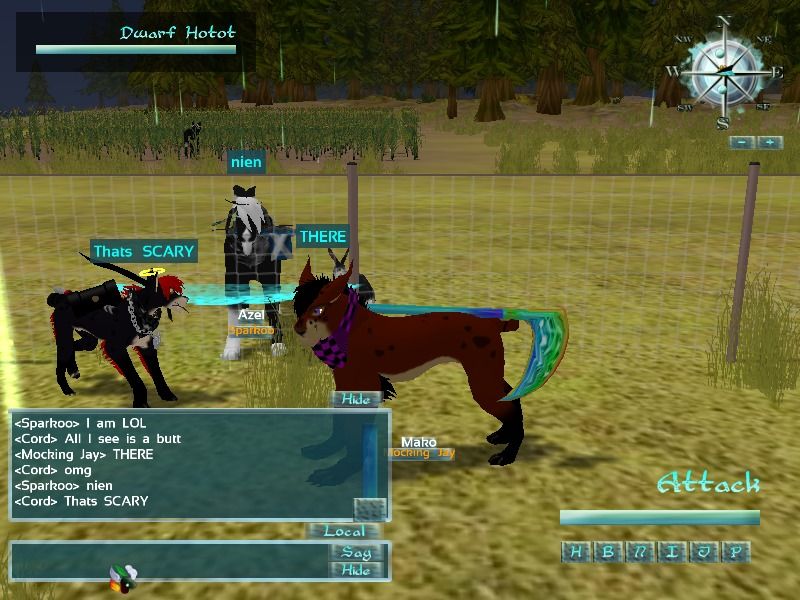
Task: Click the chat log scrollbar
Action: tap(370, 460)
